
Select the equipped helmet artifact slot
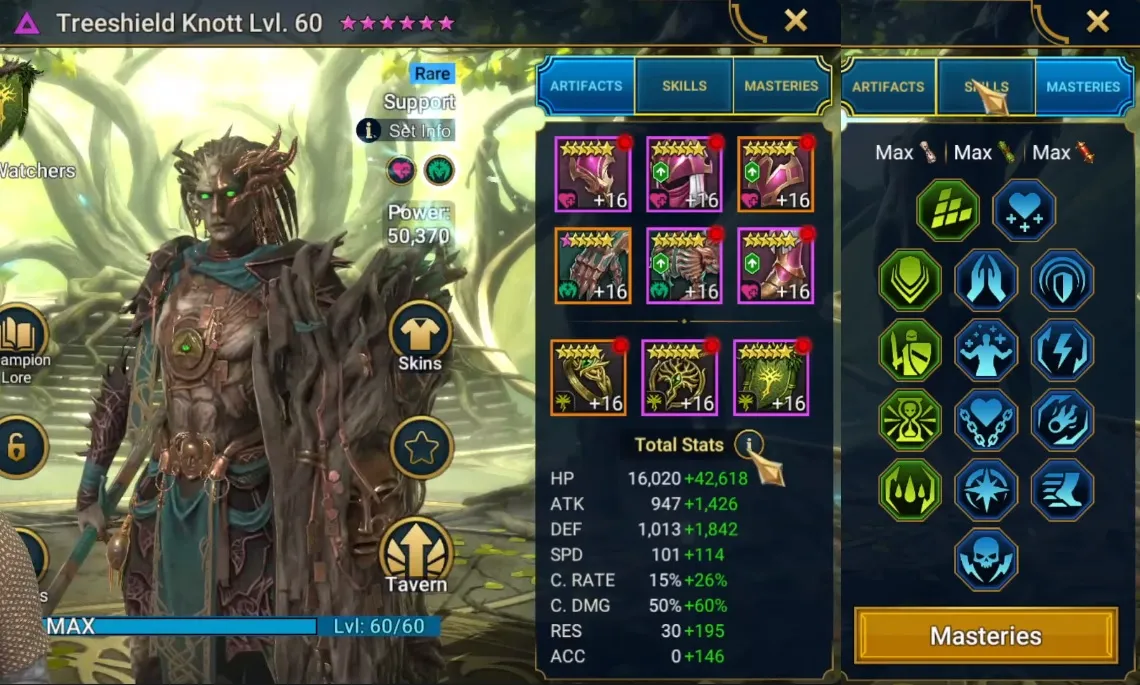(x=684, y=174)
